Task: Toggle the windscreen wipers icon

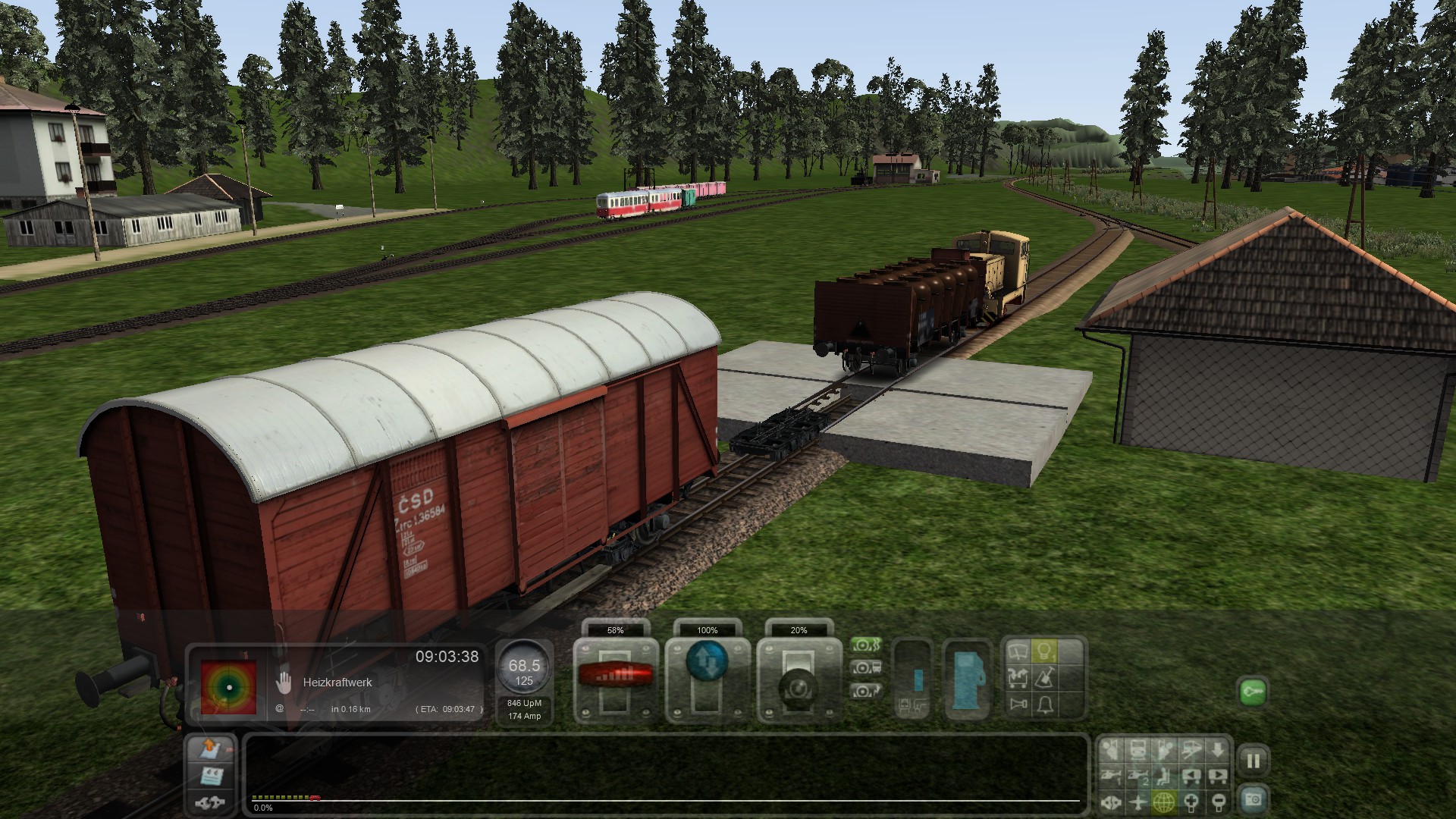Action: 1018,652
